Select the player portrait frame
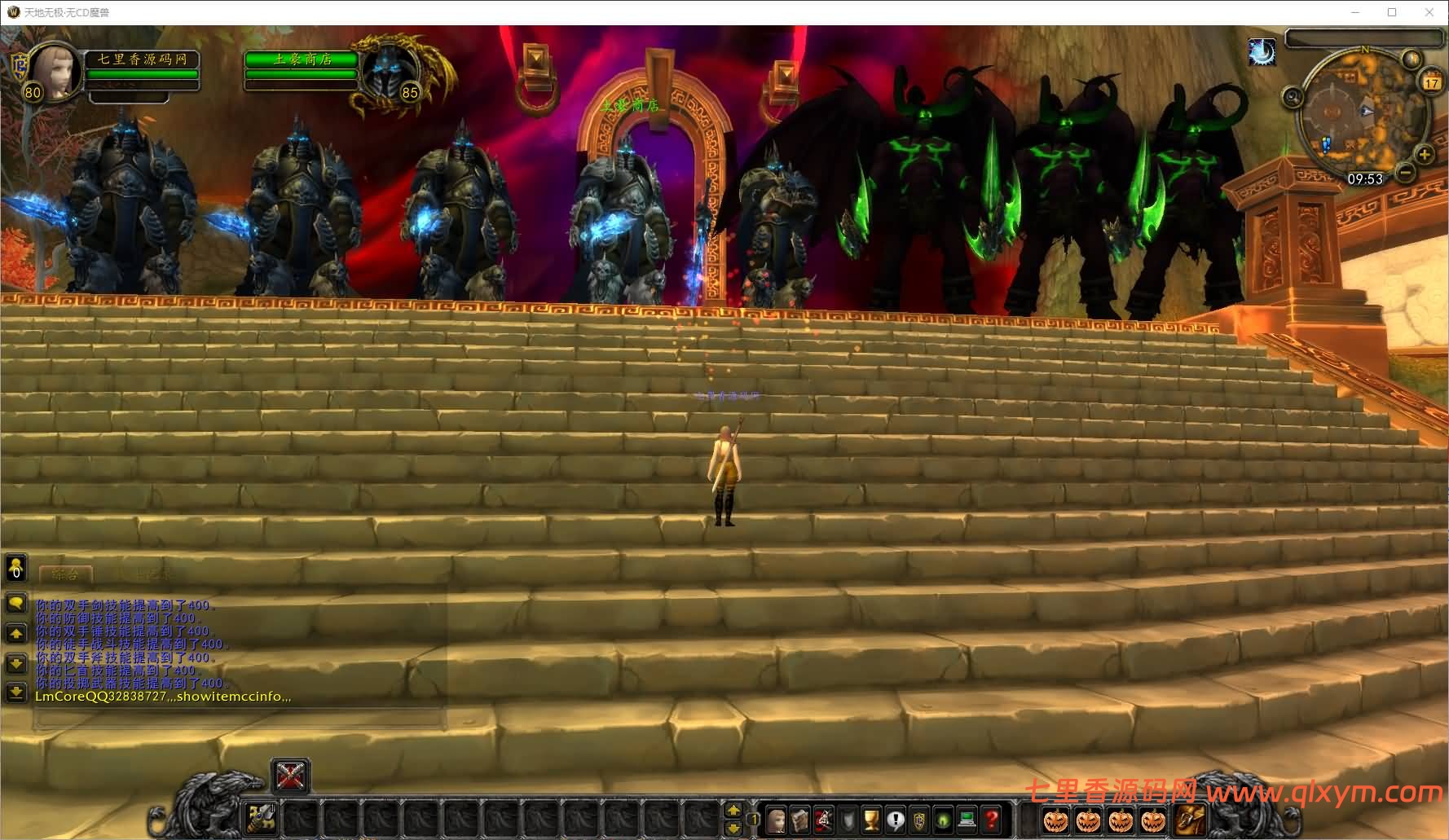Image resolution: width=1449 pixels, height=840 pixels. (x=55, y=72)
